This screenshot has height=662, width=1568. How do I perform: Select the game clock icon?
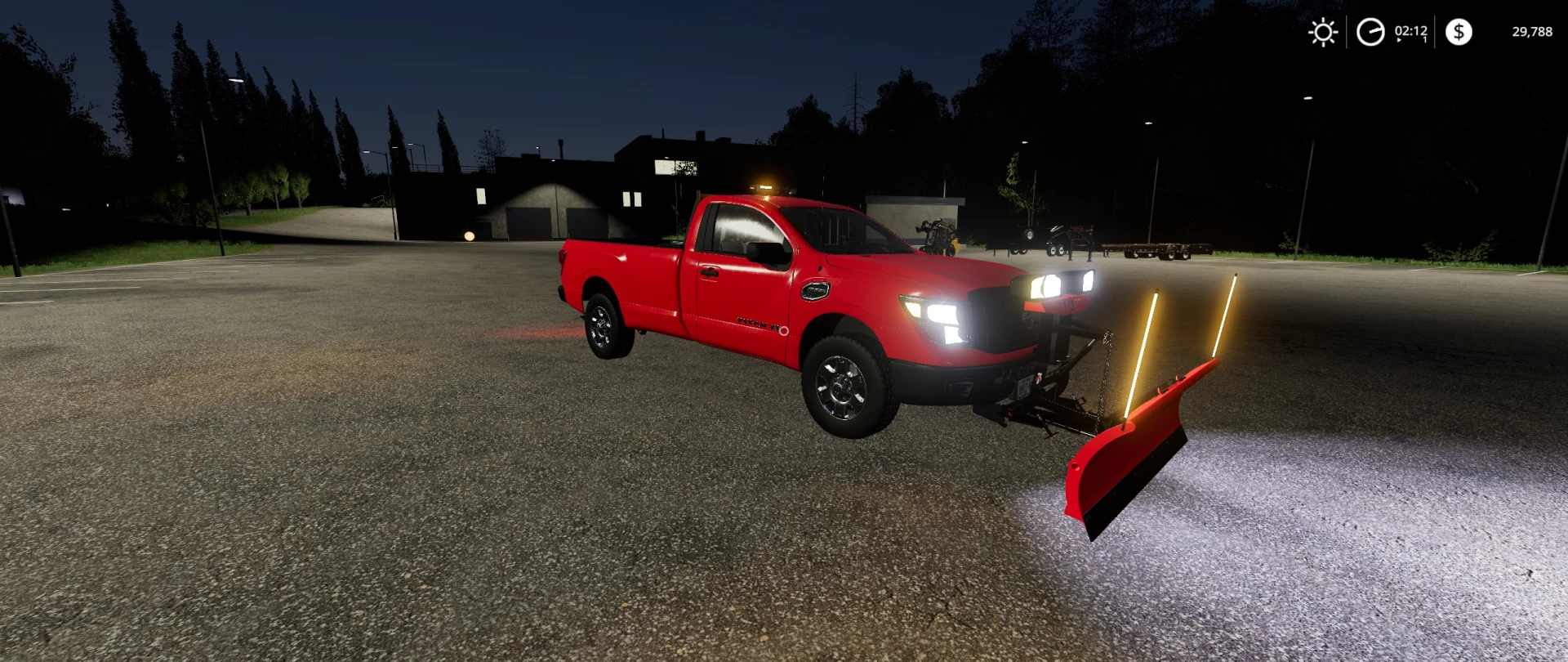1370,32
